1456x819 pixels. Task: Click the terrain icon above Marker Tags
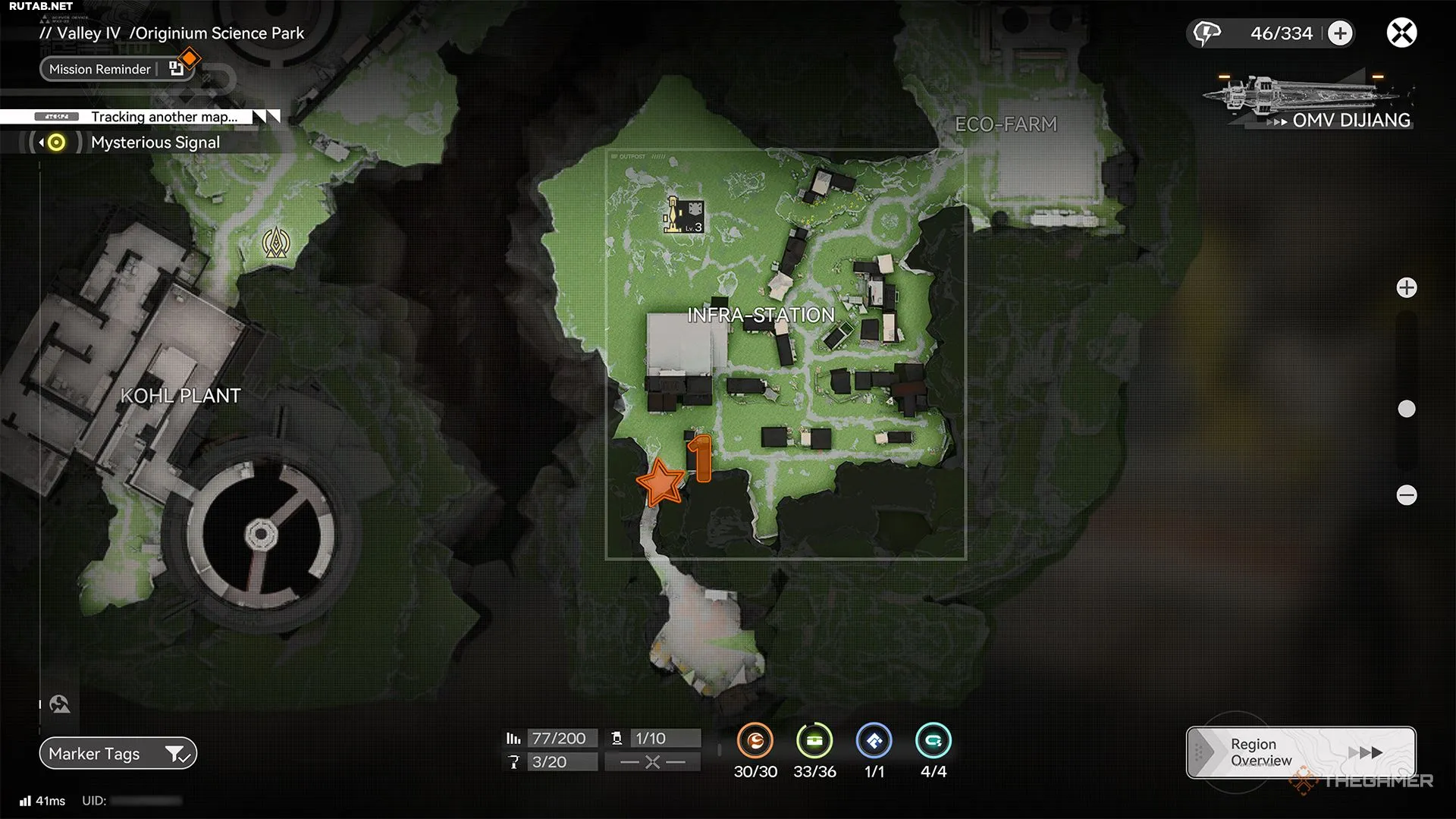pyautogui.click(x=60, y=704)
